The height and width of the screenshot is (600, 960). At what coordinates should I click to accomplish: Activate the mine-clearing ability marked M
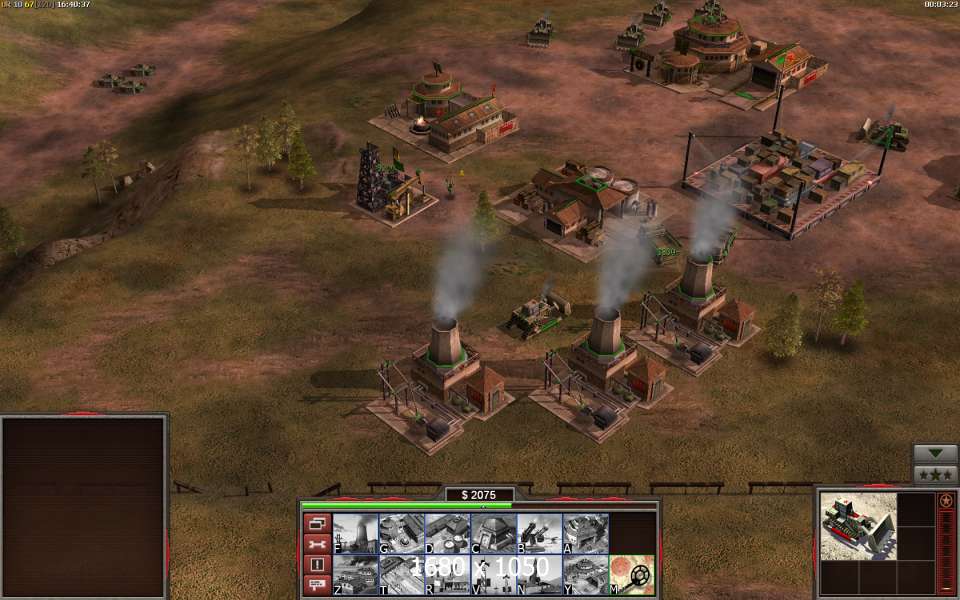point(631,574)
